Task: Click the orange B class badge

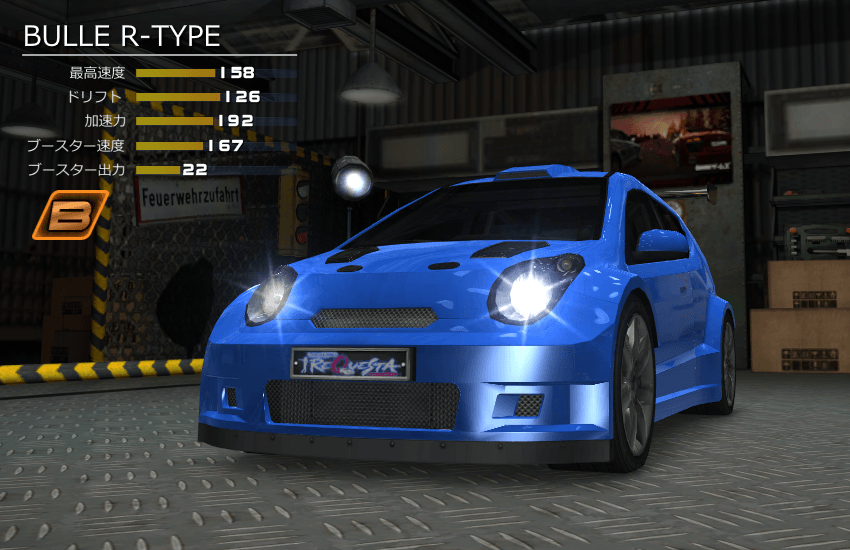Action: pos(70,215)
